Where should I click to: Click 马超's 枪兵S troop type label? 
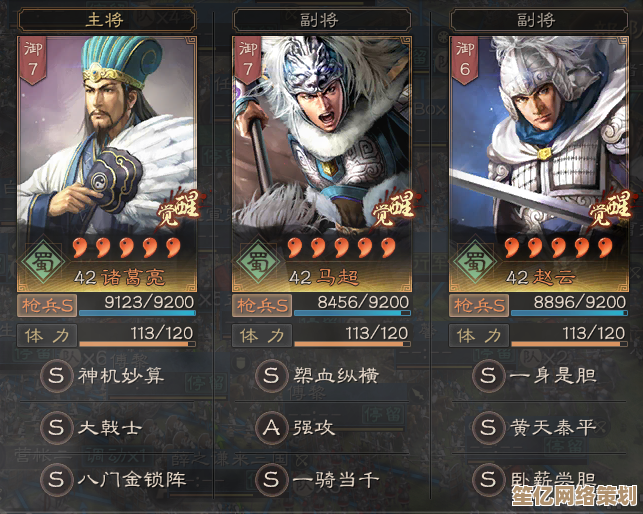263,305
